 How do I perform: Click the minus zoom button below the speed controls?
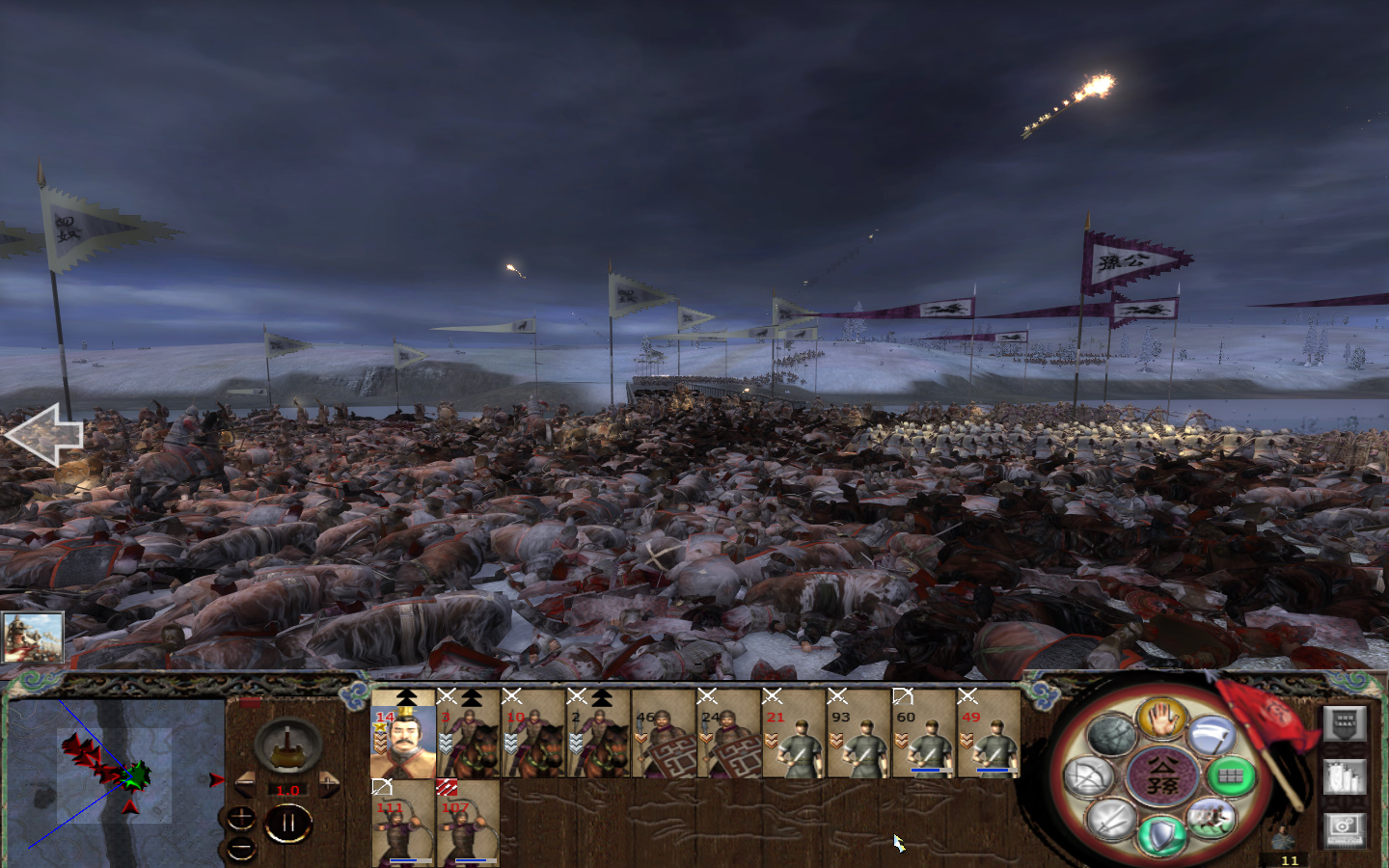pos(241,847)
